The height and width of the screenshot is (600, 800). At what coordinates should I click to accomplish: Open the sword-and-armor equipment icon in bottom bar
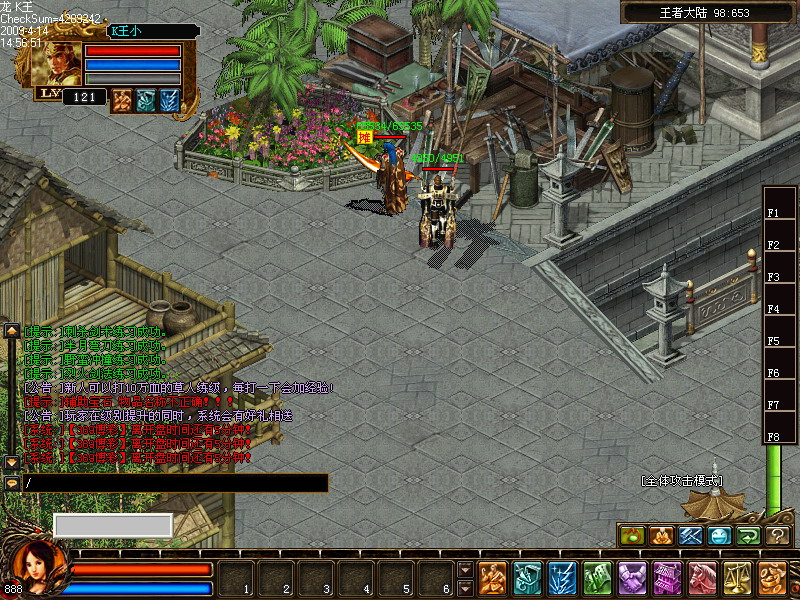pyautogui.click(x=527, y=577)
